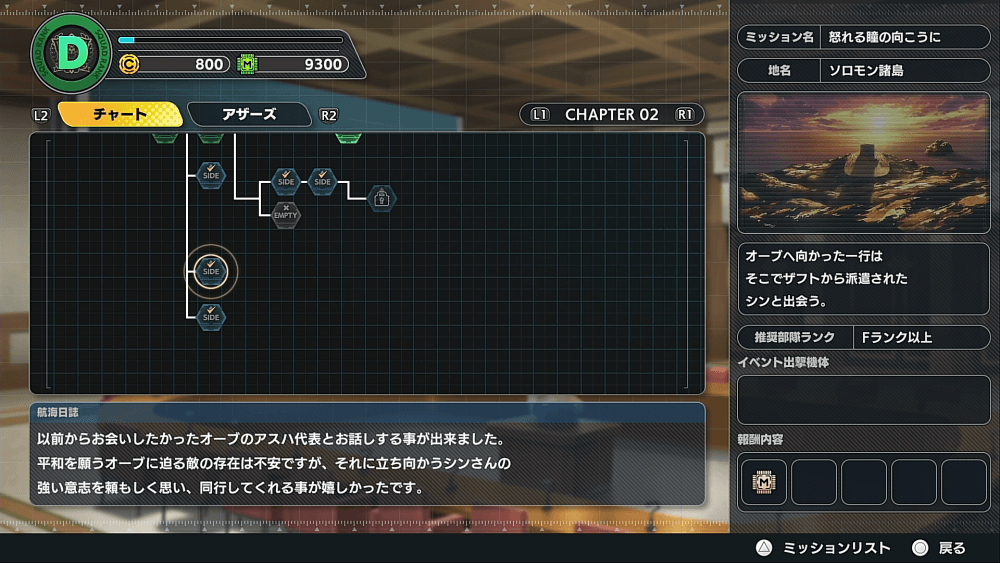Switch to the チャート tab

tap(120, 114)
